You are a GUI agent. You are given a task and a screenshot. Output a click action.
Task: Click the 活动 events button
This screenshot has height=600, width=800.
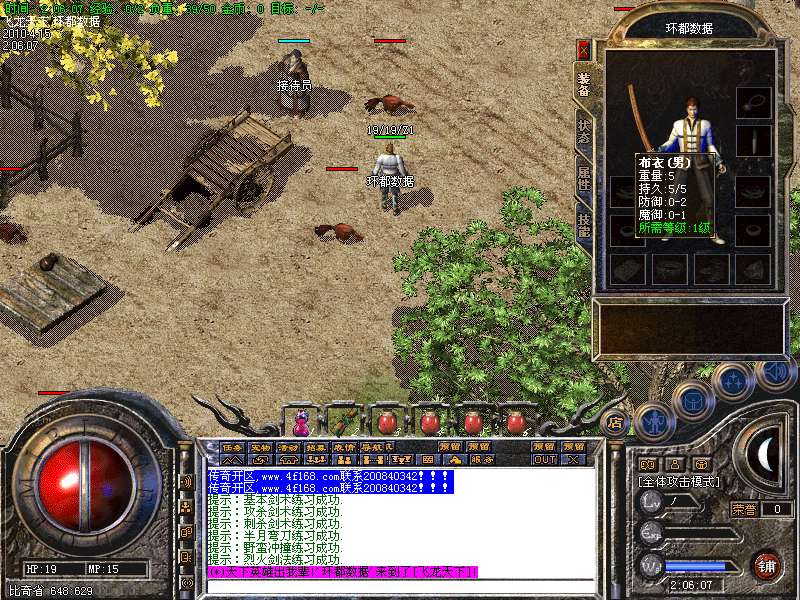[288, 446]
